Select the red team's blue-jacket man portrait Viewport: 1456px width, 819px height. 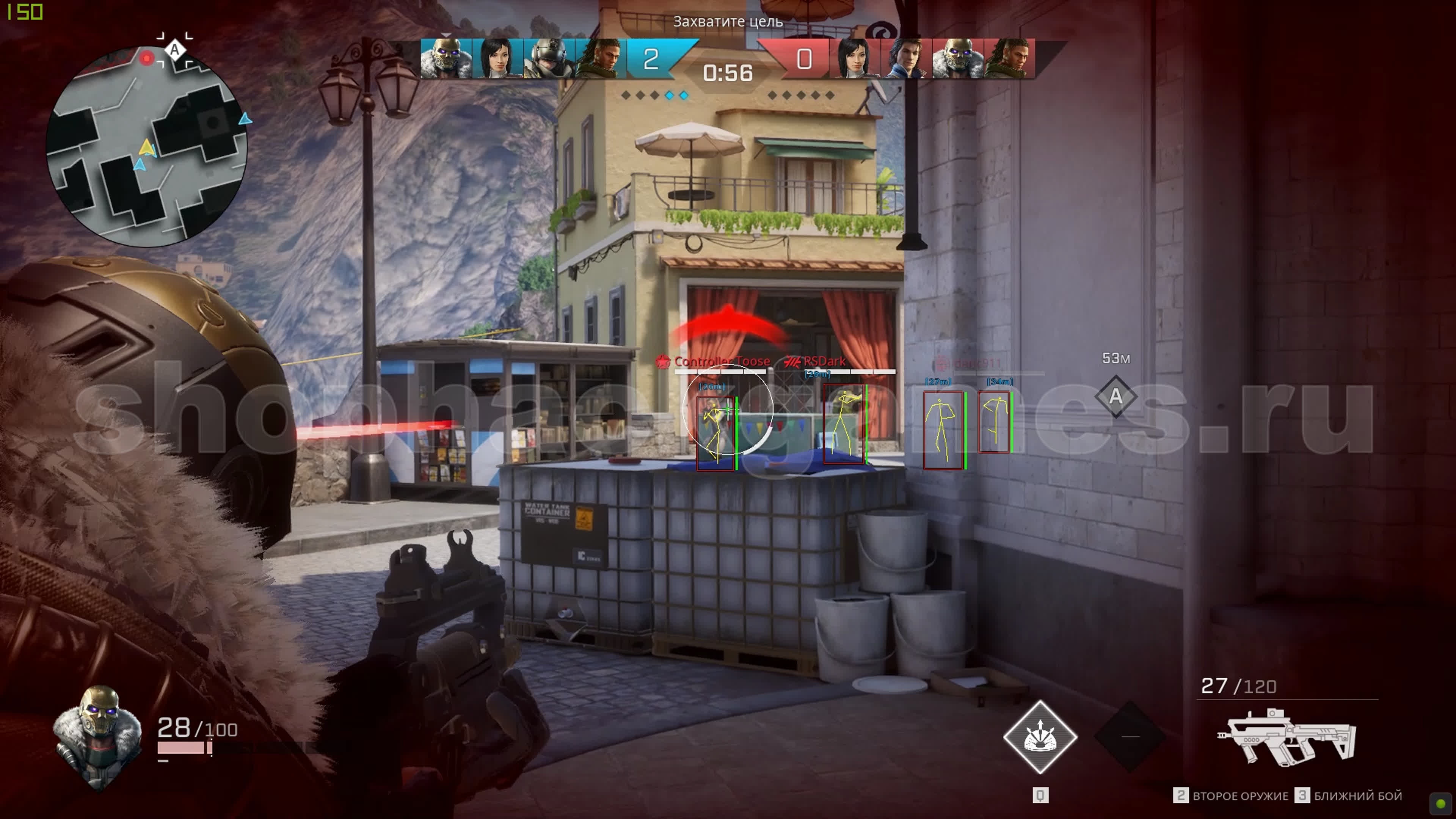click(x=905, y=59)
